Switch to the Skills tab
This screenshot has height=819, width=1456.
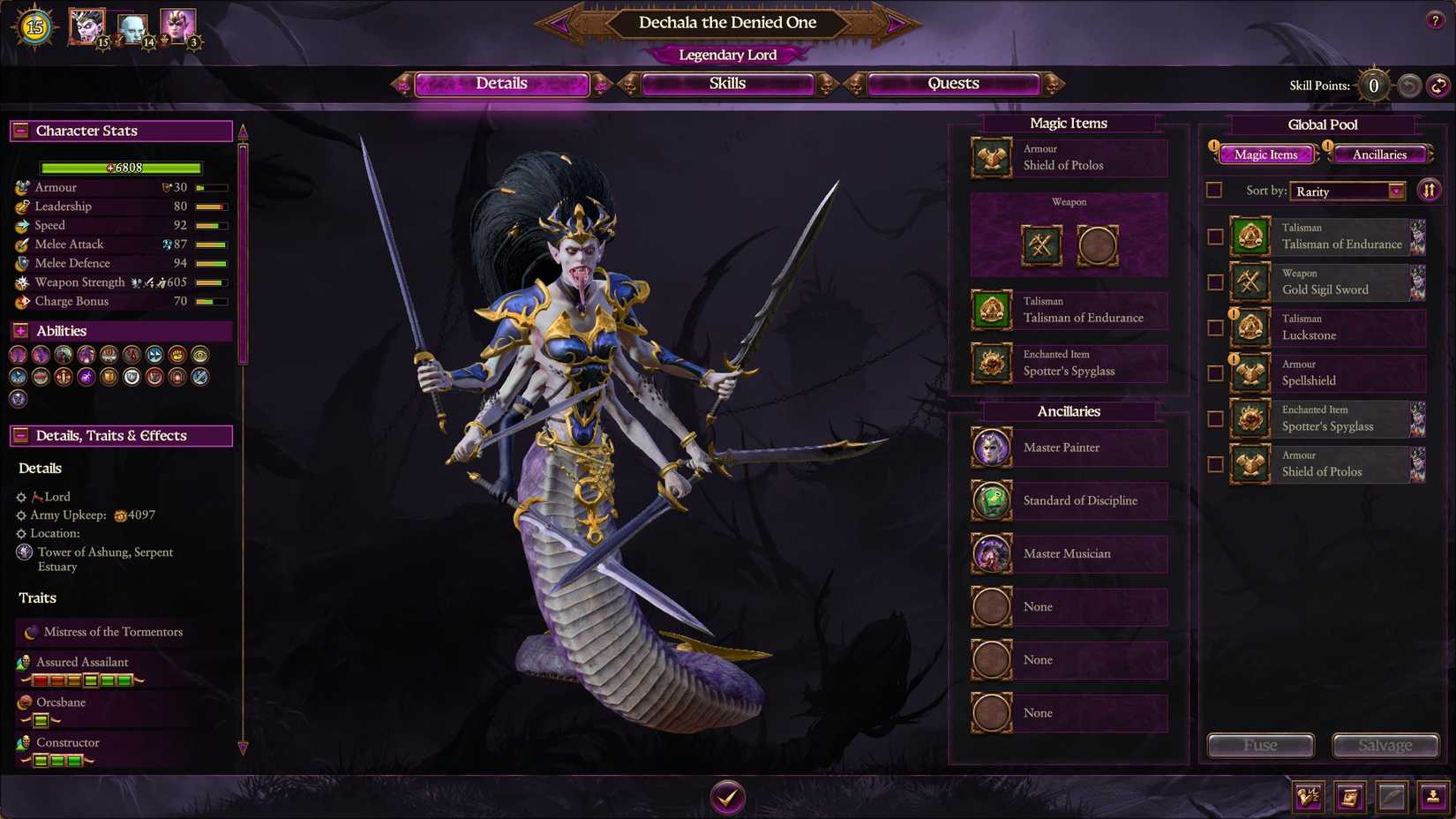[x=727, y=83]
